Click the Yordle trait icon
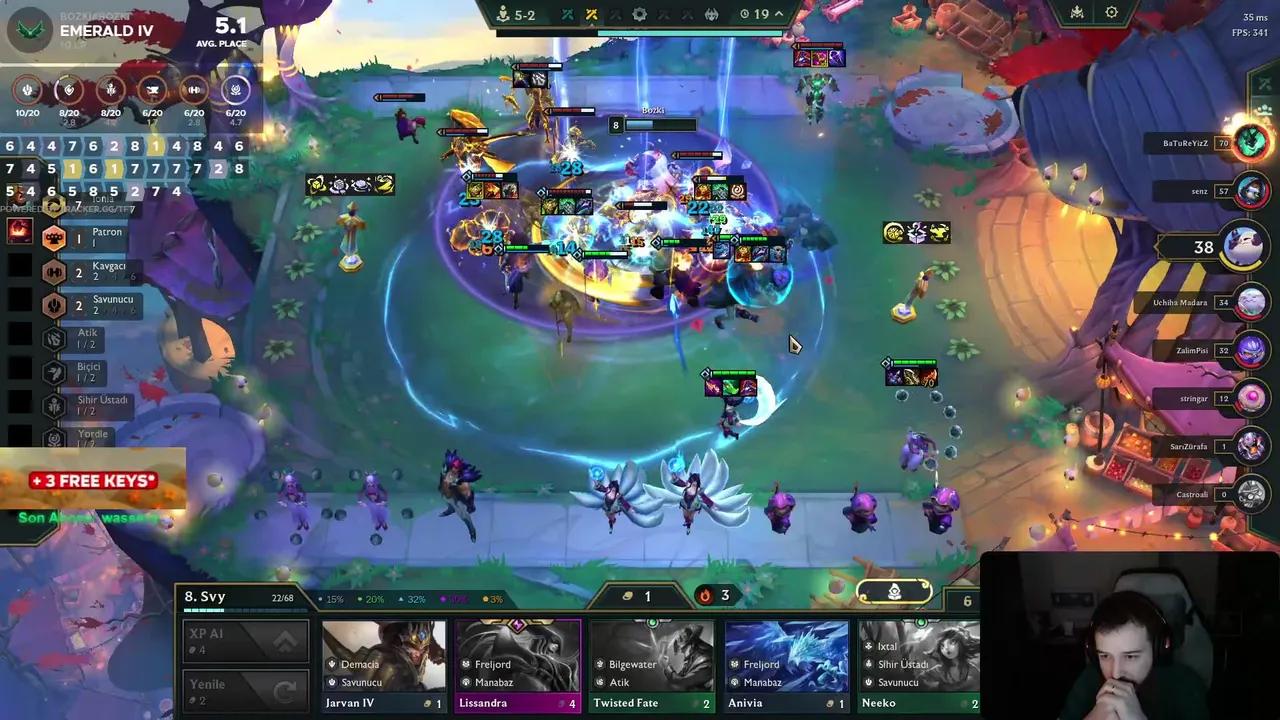Screen dimensions: 1280x720 [55, 434]
